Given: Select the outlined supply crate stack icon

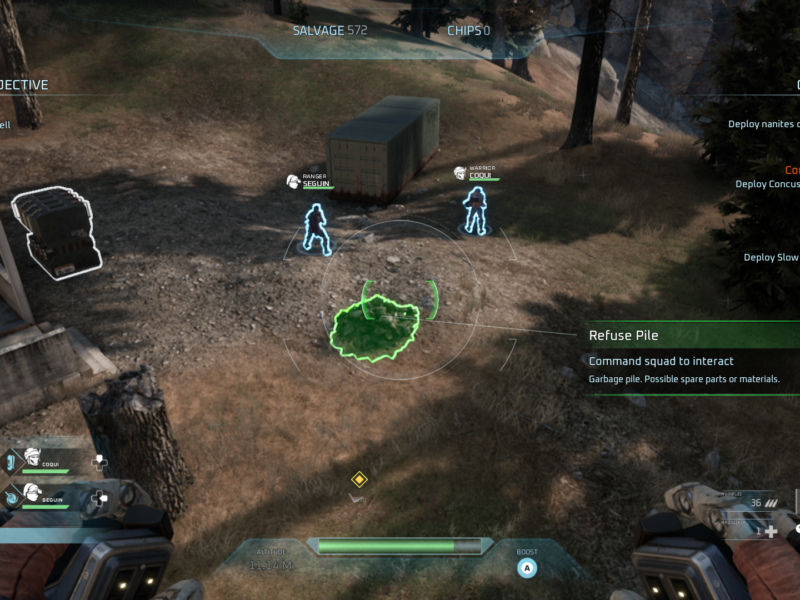Looking at the screenshot, I should point(57,230).
